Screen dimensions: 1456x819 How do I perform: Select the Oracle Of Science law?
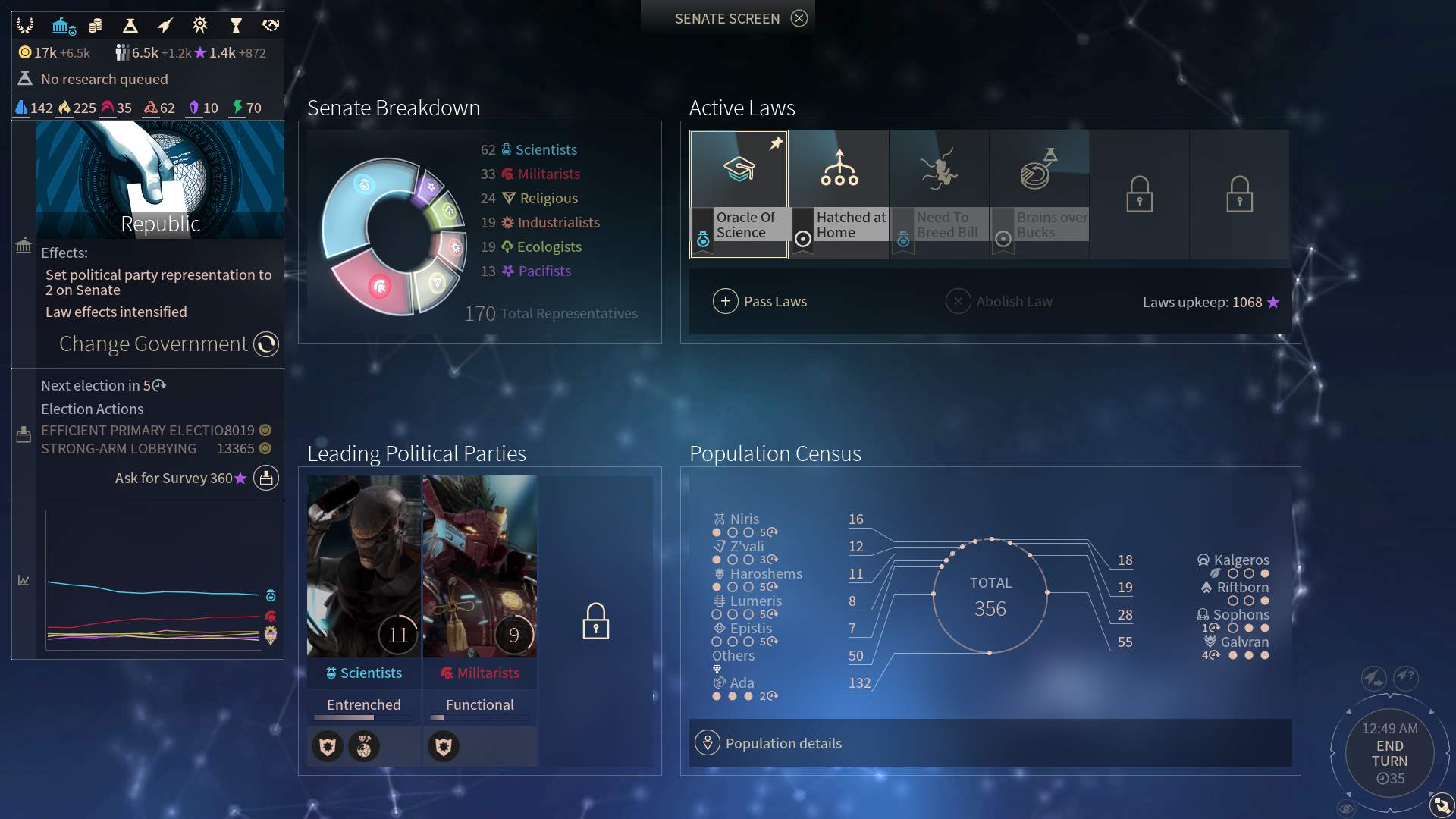[x=739, y=194]
